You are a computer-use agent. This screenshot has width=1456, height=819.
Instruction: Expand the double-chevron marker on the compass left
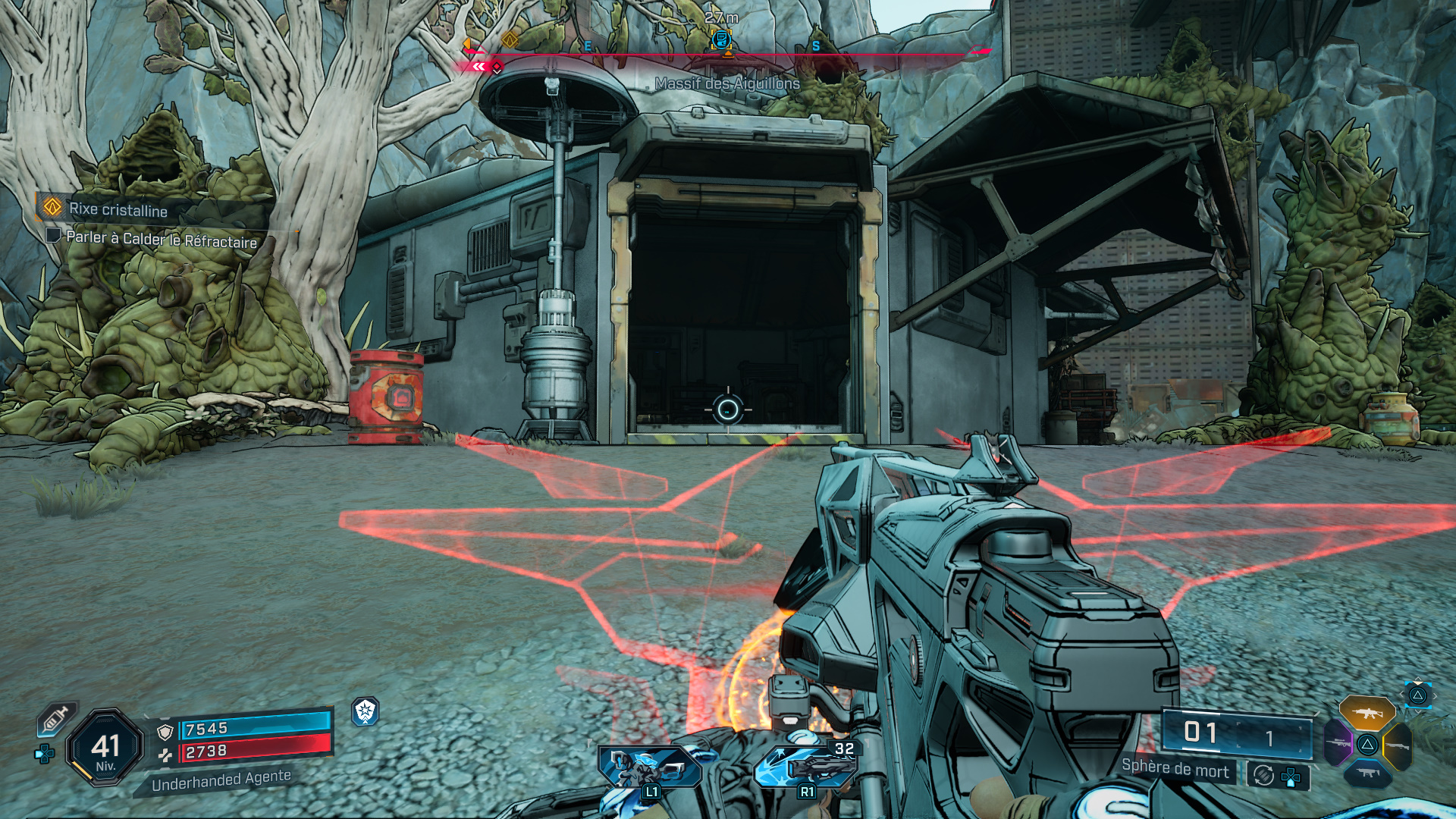pos(478,67)
